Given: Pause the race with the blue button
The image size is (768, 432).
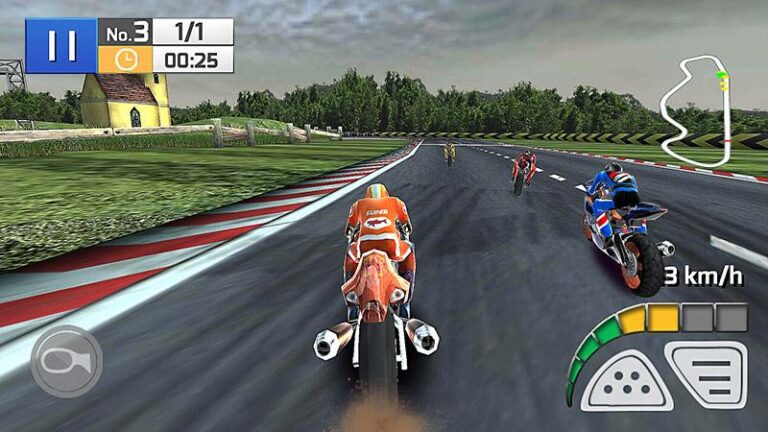Looking at the screenshot, I should (x=61, y=46).
